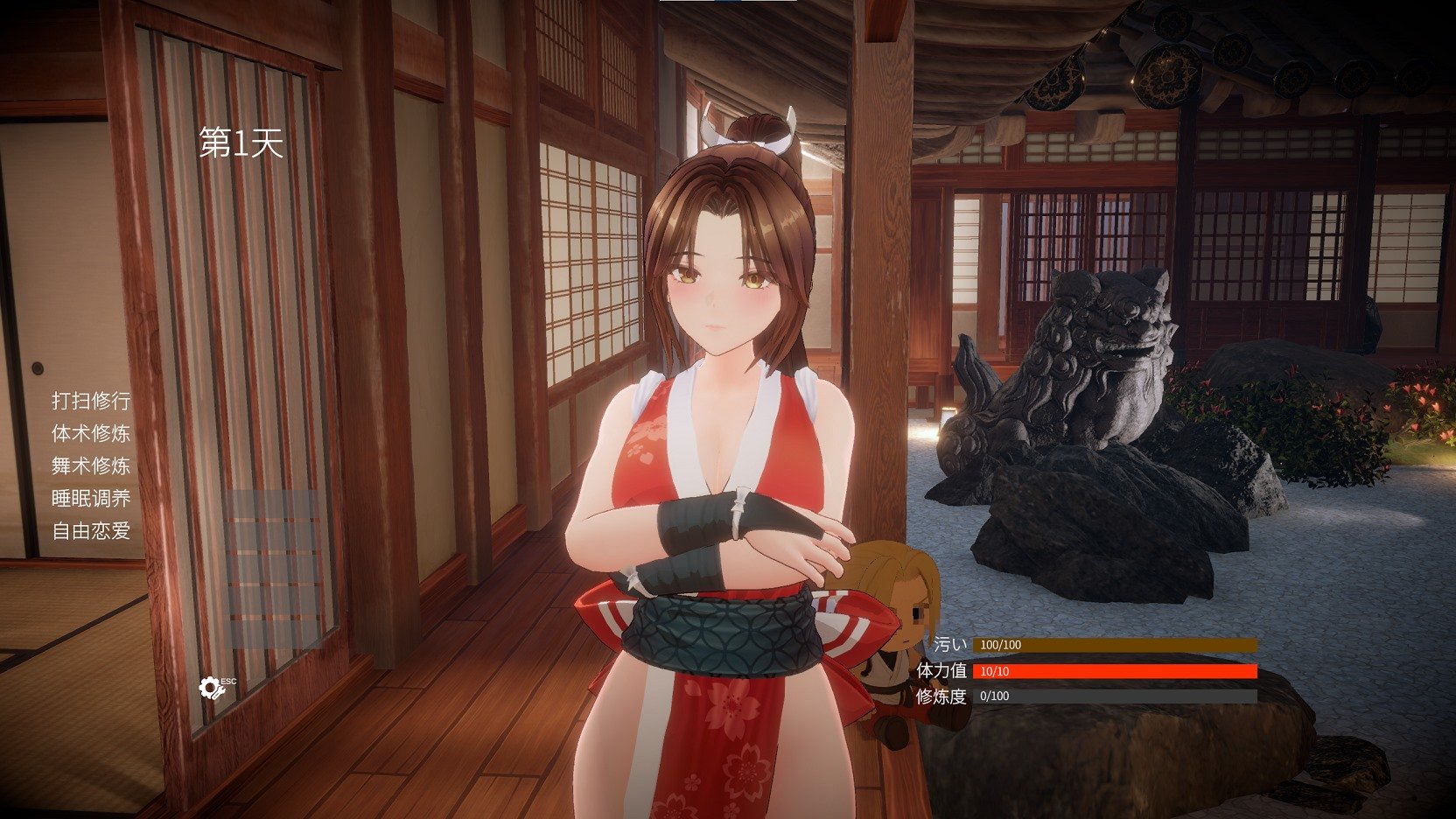Pick the 睡眠调养 rest option

91,498
